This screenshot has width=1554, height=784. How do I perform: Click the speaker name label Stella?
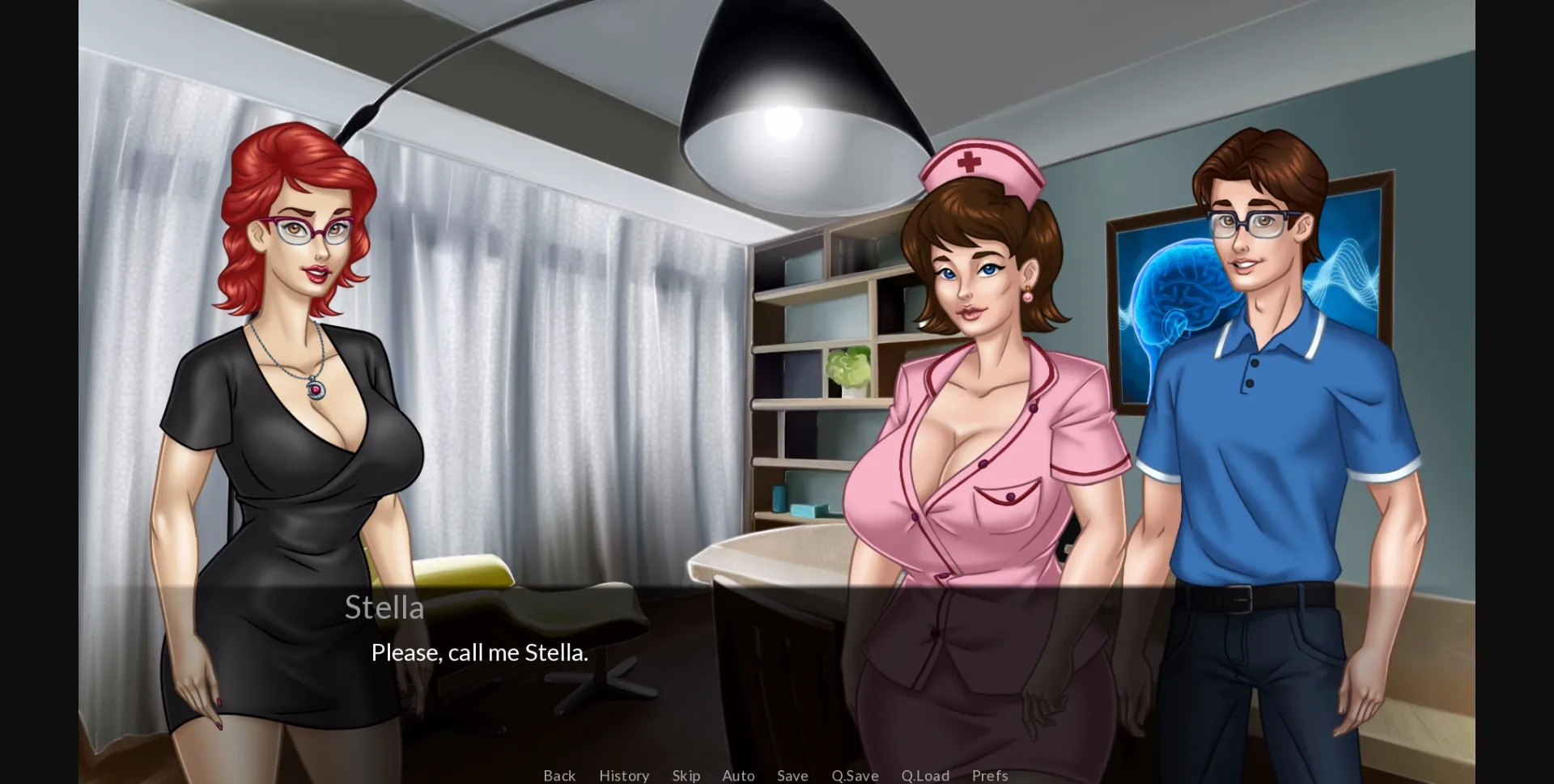pyautogui.click(x=385, y=607)
